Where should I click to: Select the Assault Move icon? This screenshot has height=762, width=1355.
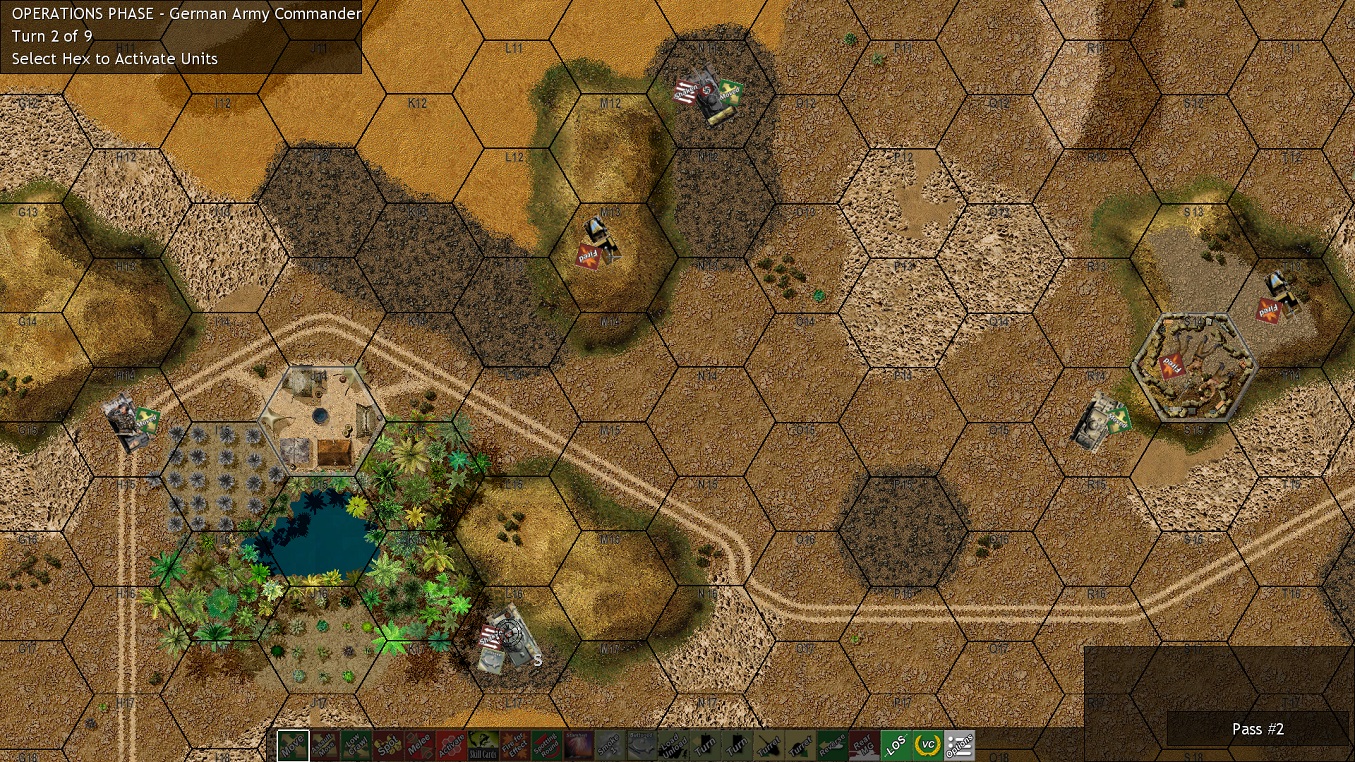[325, 745]
